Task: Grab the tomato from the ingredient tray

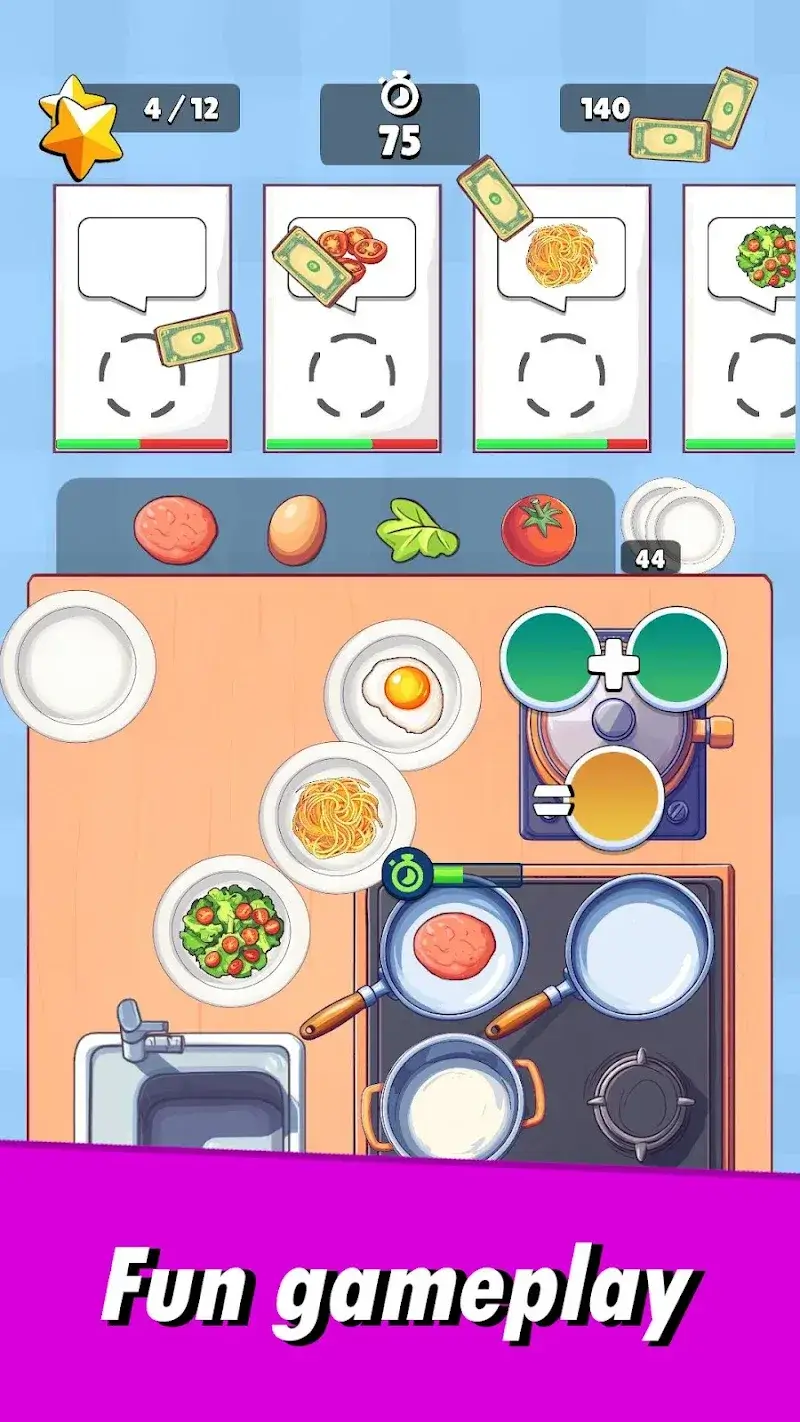Action: (x=538, y=530)
